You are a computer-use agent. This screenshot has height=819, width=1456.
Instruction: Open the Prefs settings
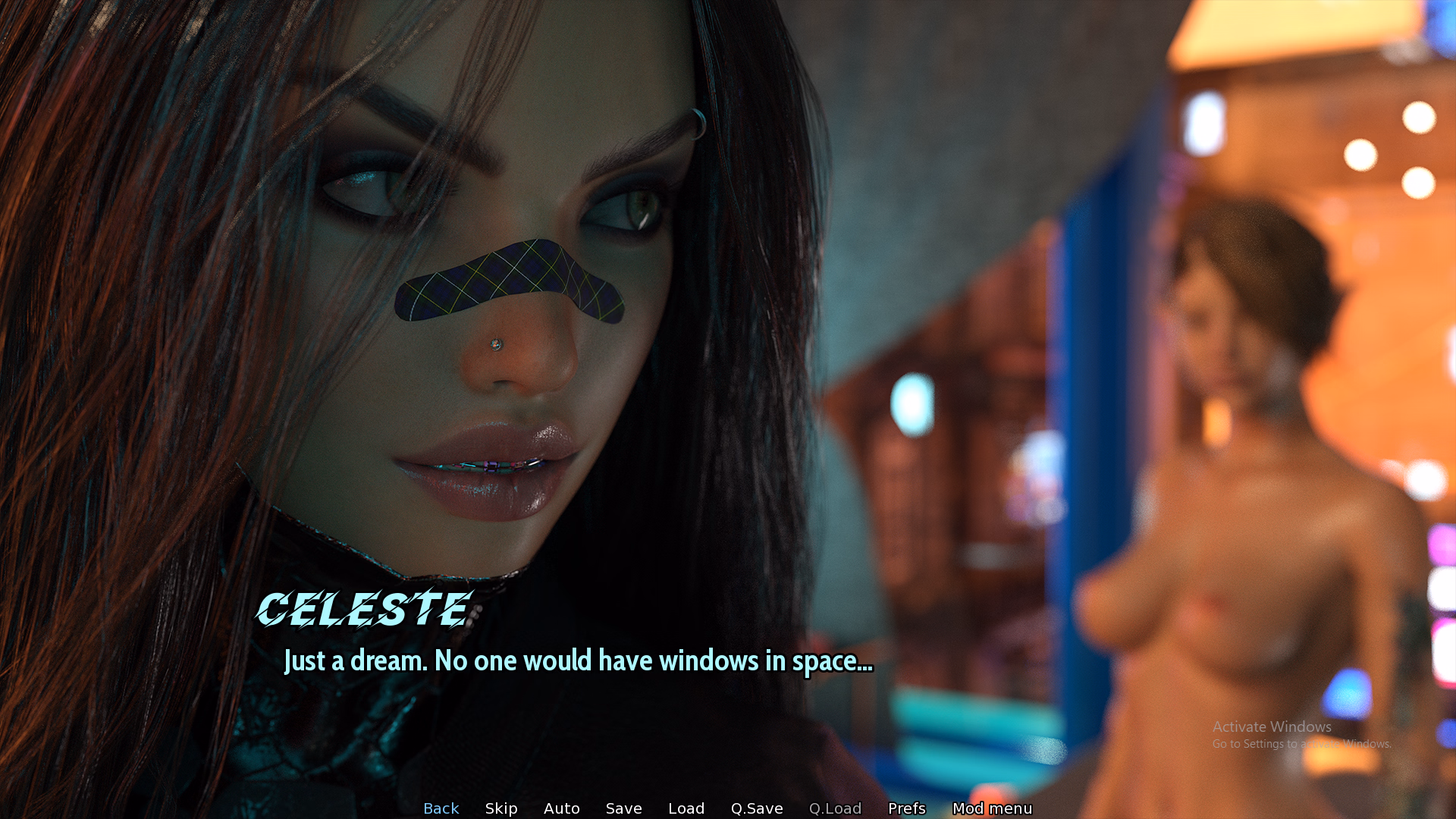click(907, 808)
